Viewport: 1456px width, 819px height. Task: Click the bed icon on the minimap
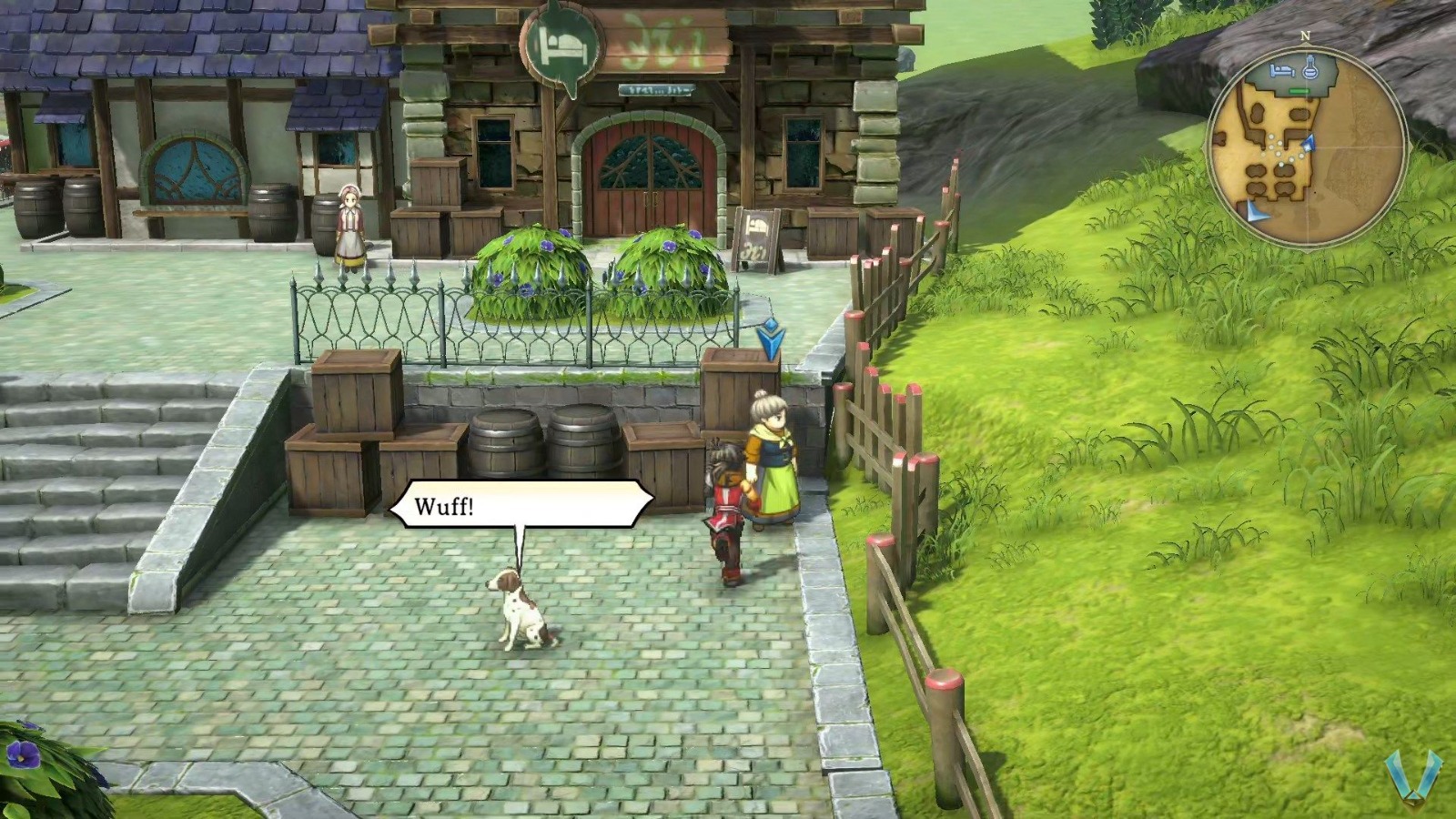[x=1281, y=69]
